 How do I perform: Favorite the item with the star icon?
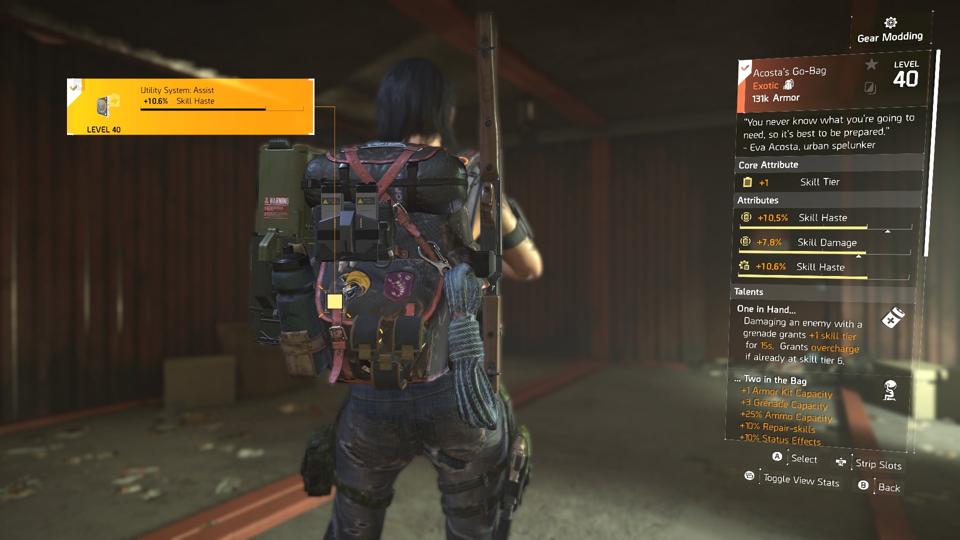871,65
